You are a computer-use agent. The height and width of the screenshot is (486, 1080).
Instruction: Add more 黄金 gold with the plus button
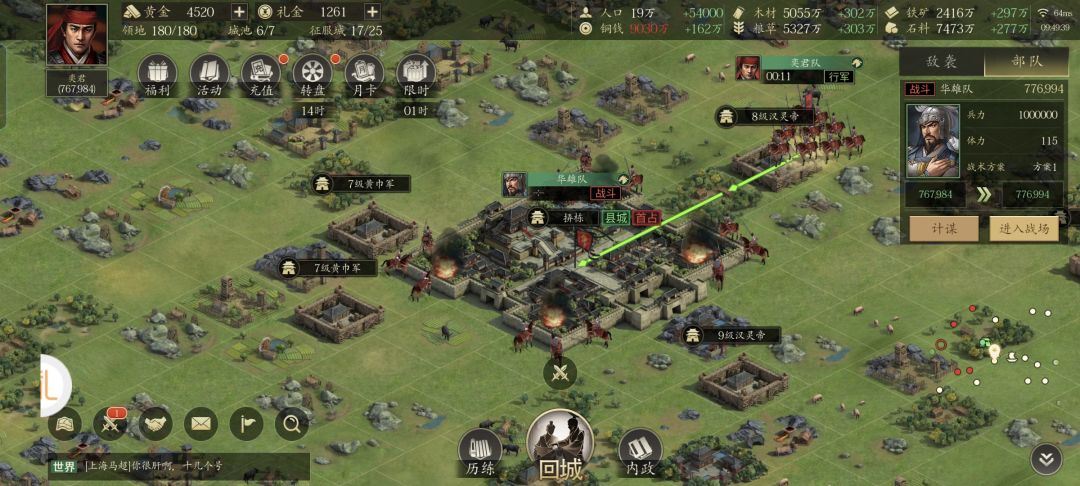point(239,12)
